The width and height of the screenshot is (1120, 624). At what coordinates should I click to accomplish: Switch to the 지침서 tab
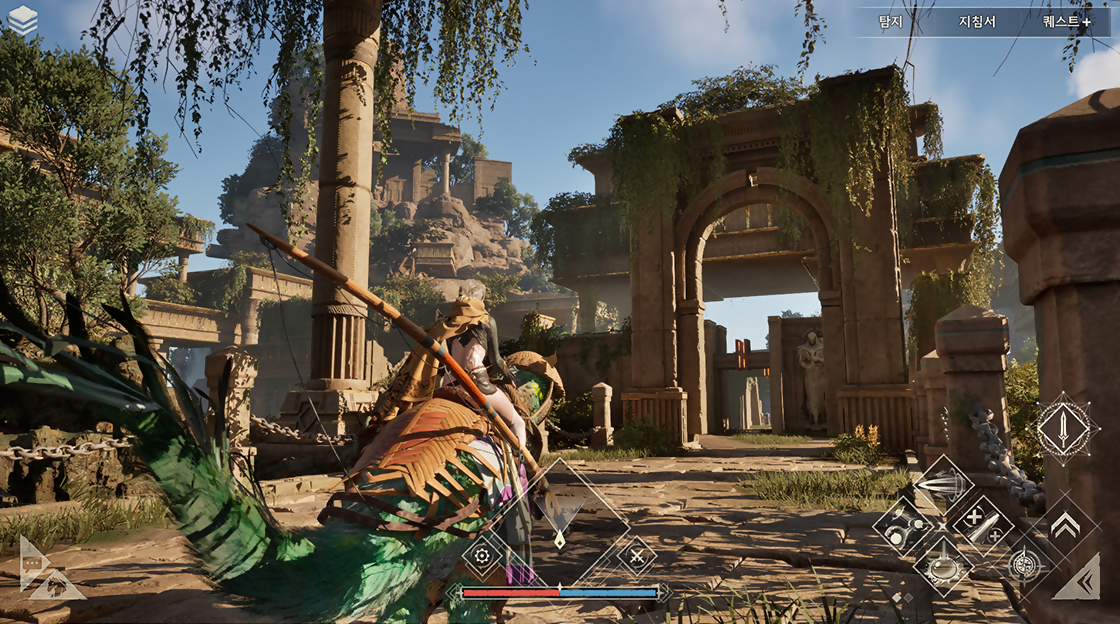click(977, 21)
